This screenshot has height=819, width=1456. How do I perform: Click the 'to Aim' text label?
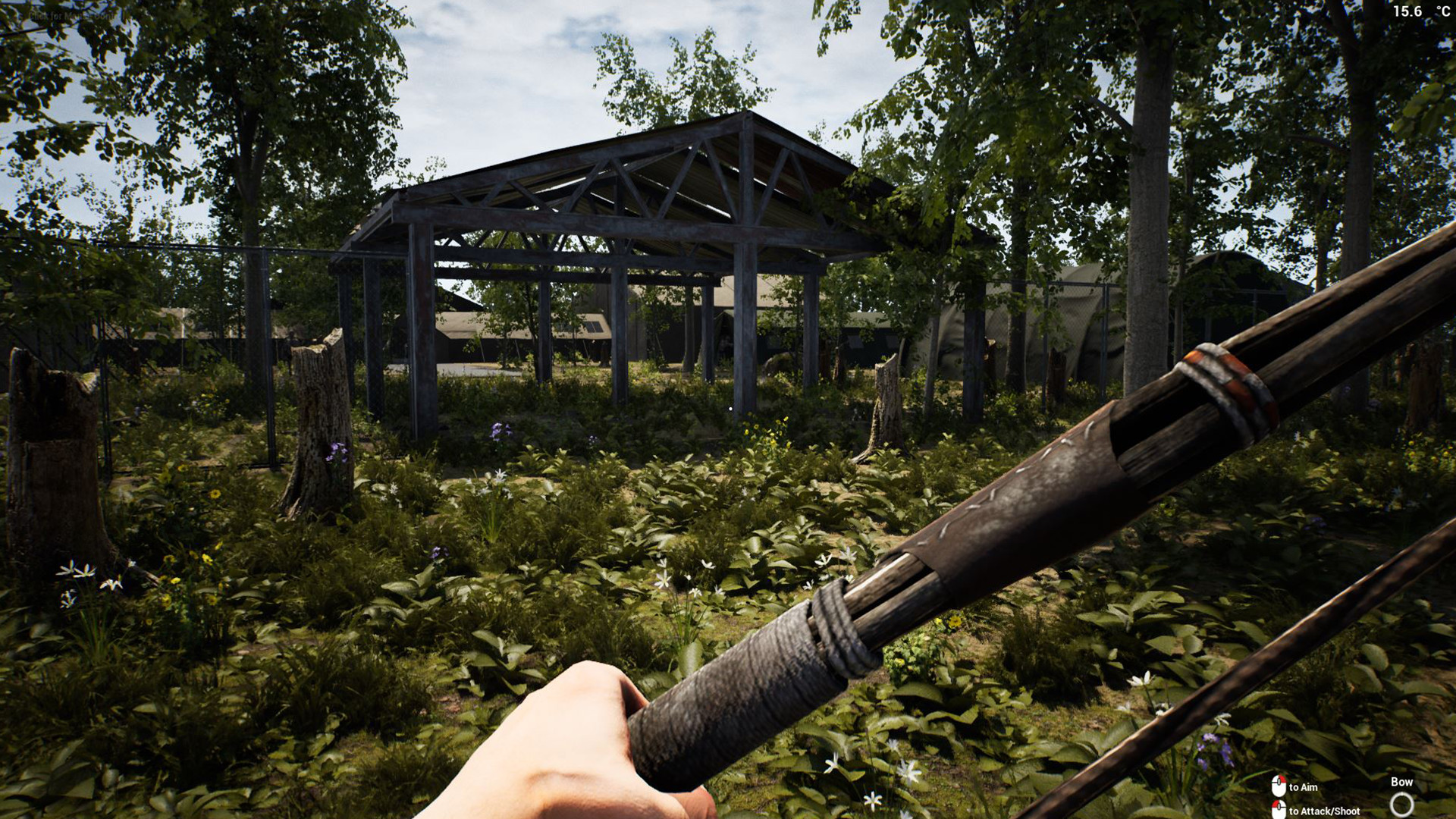point(1303,786)
